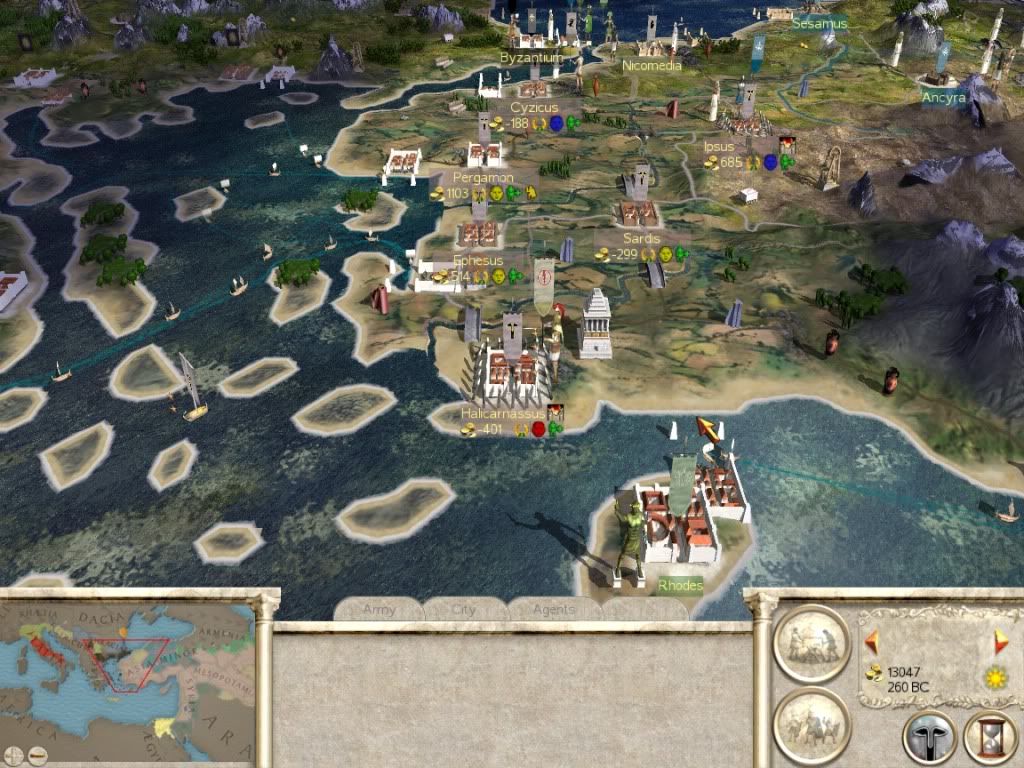Switch to the Army tab

point(379,609)
